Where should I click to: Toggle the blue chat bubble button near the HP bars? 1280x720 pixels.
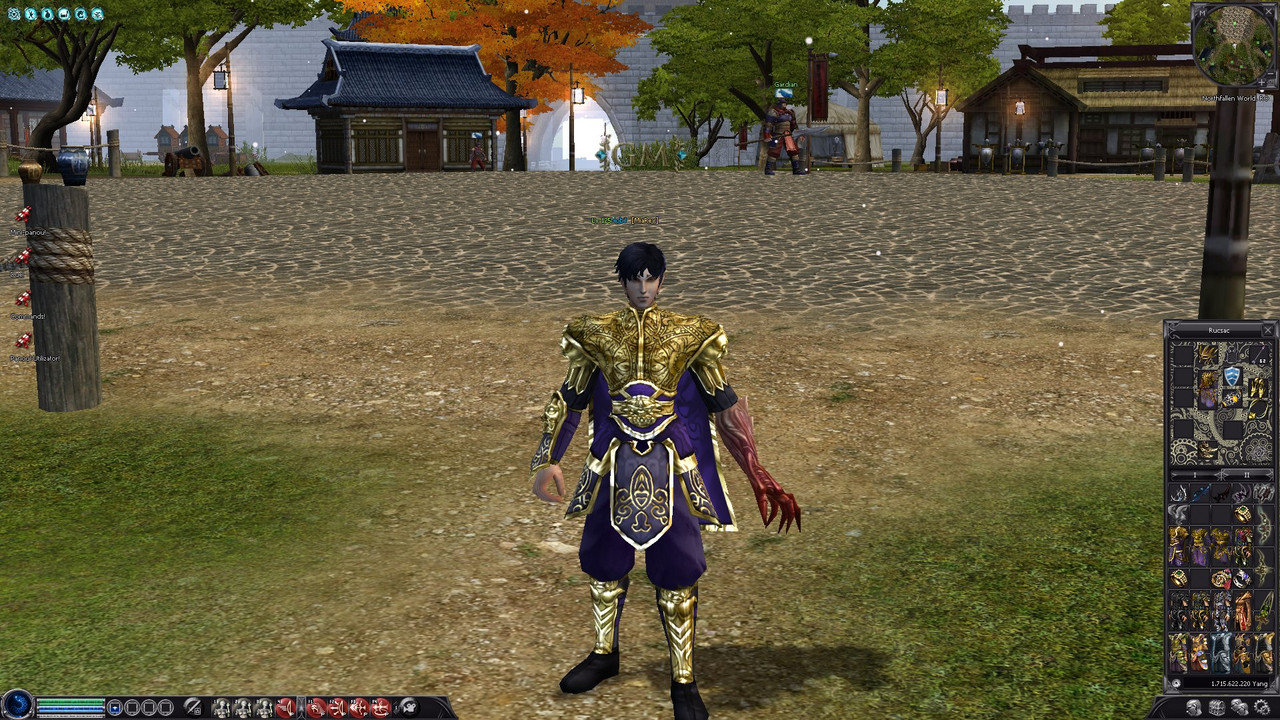point(115,707)
